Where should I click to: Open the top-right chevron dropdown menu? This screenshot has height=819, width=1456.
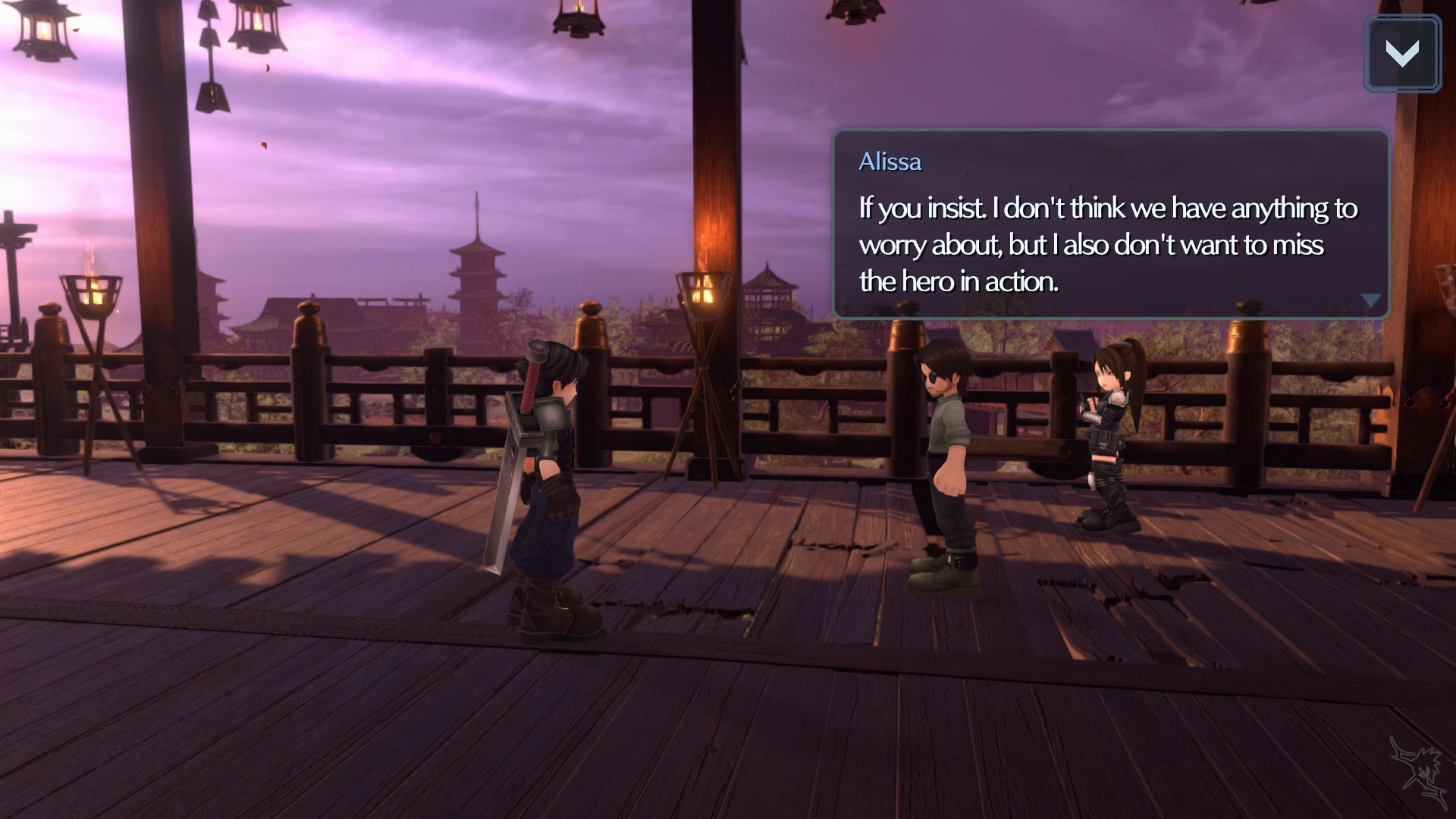(x=1401, y=54)
